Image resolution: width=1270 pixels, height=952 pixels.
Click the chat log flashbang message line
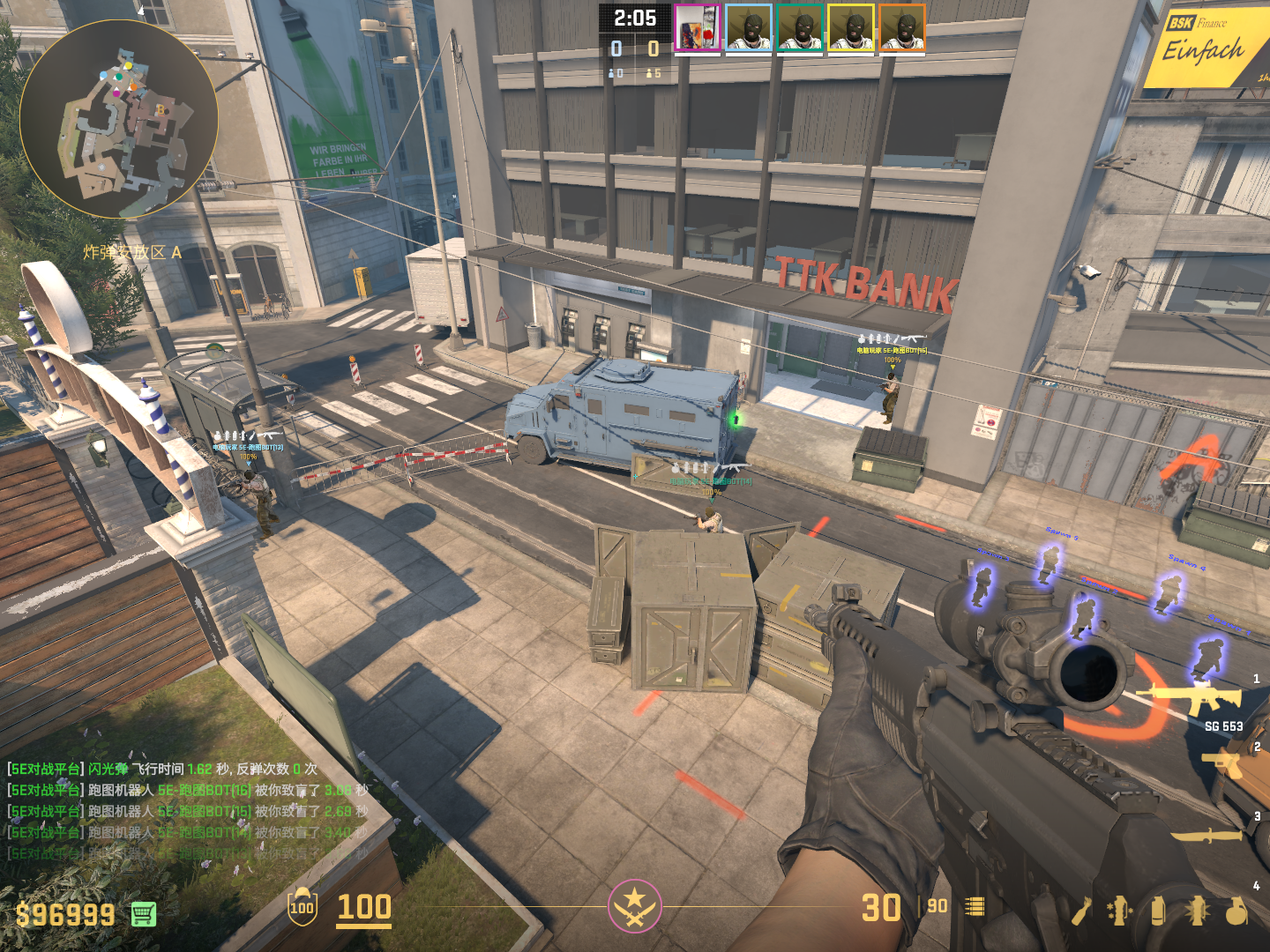click(x=163, y=769)
